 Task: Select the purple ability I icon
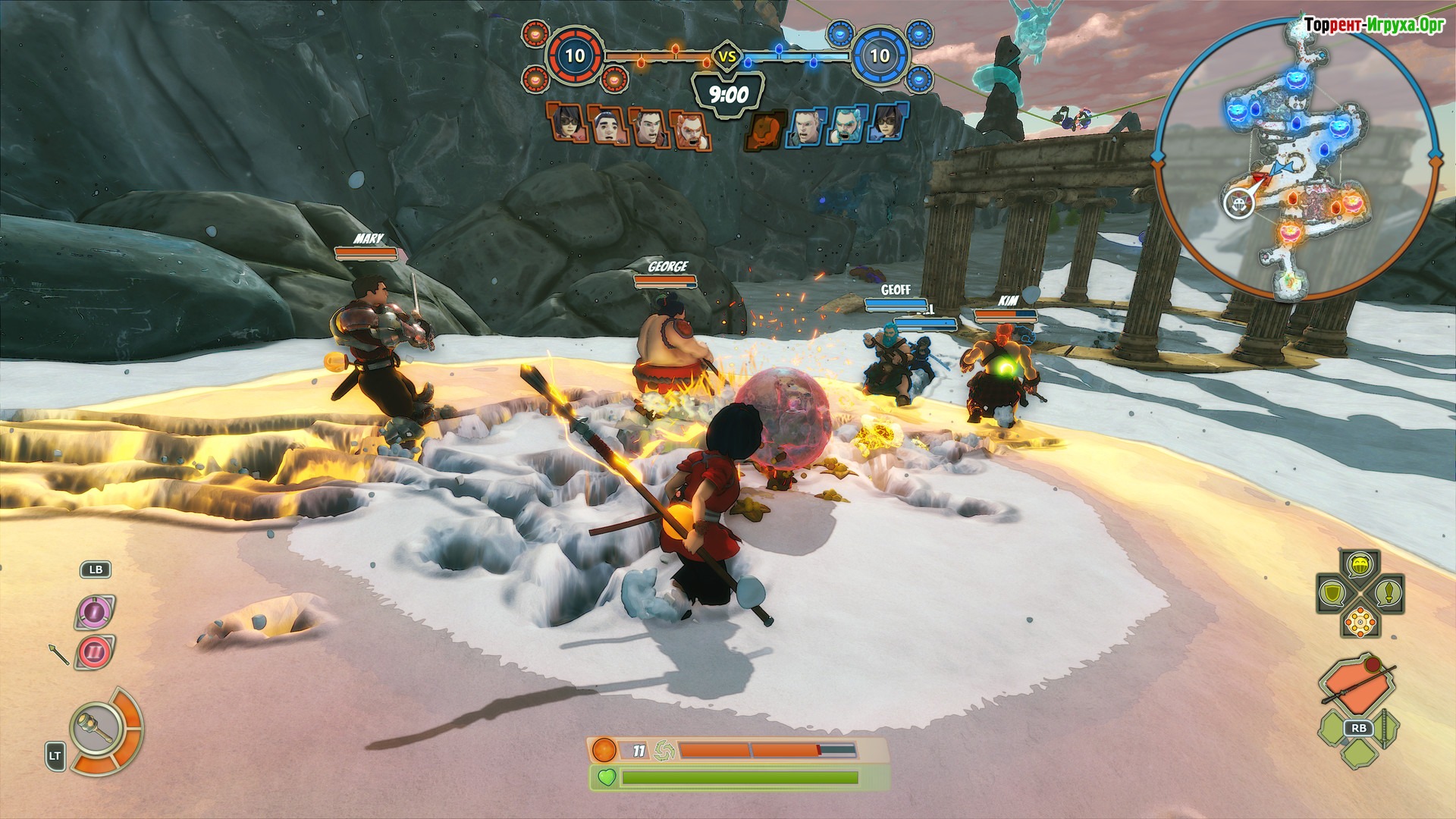click(95, 611)
